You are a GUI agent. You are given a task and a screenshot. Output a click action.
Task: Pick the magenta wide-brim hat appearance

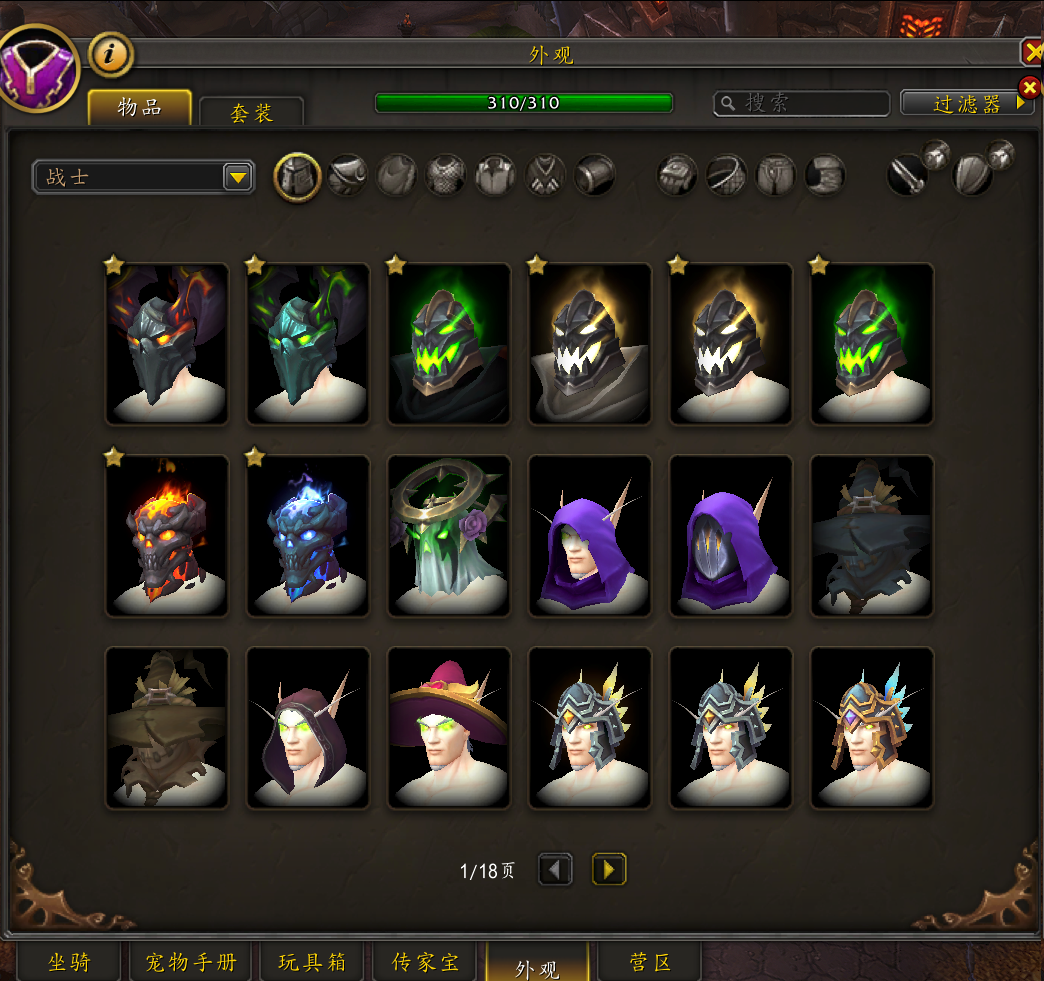[449, 728]
